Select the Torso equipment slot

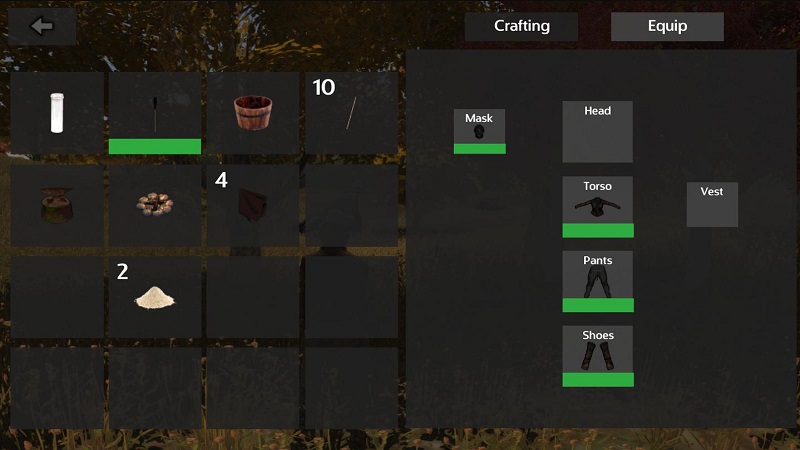[x=597, y=207]
